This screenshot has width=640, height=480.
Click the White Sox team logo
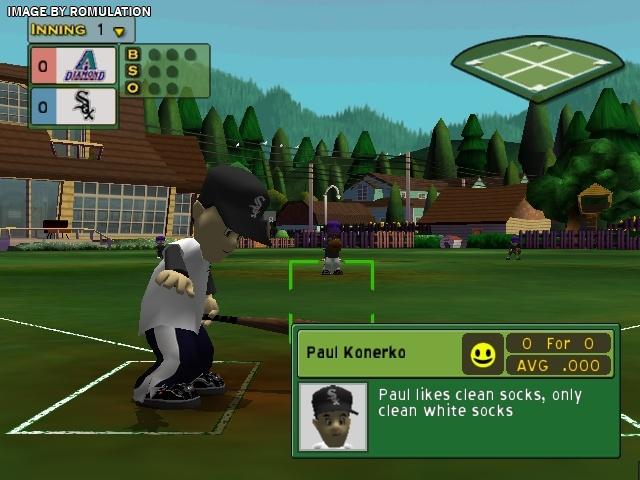point(84,106)
